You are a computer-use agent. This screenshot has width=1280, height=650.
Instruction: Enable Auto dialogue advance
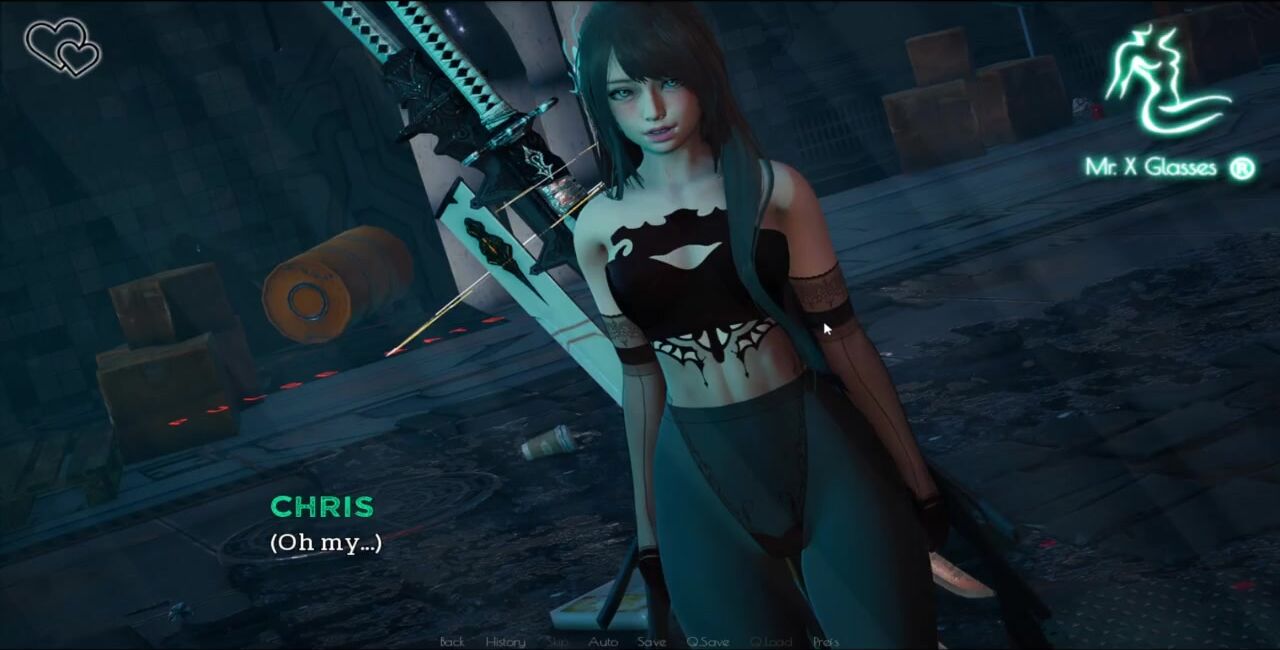(x=603, y=642)
